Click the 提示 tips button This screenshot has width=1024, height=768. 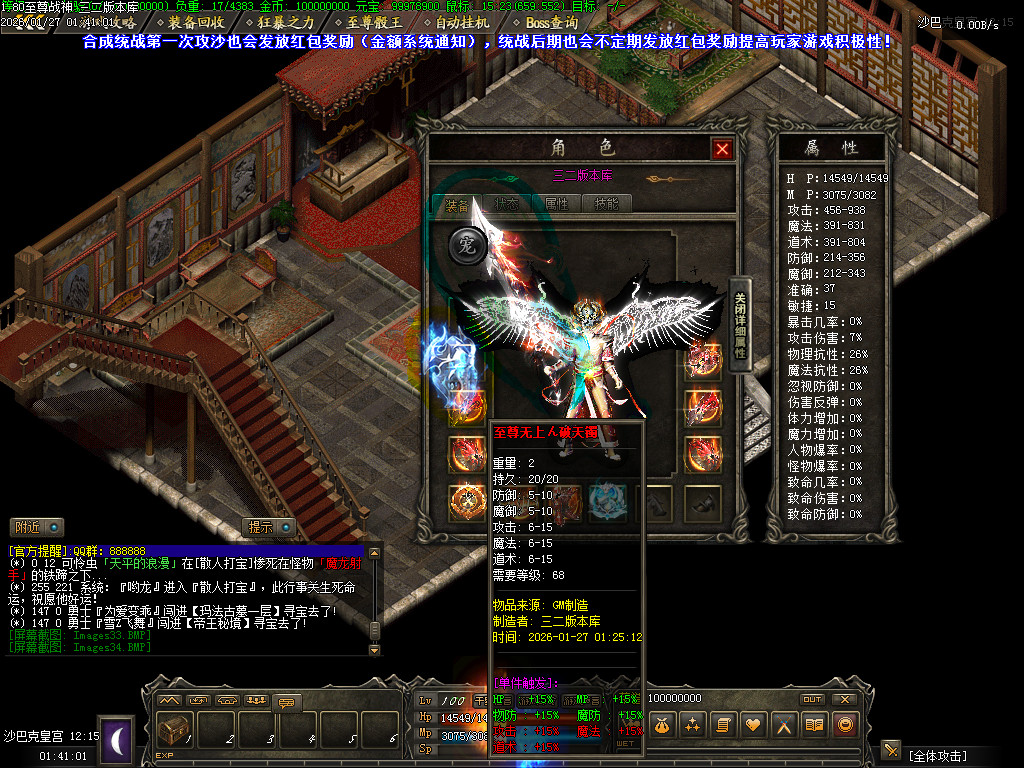tap(270, 527)
